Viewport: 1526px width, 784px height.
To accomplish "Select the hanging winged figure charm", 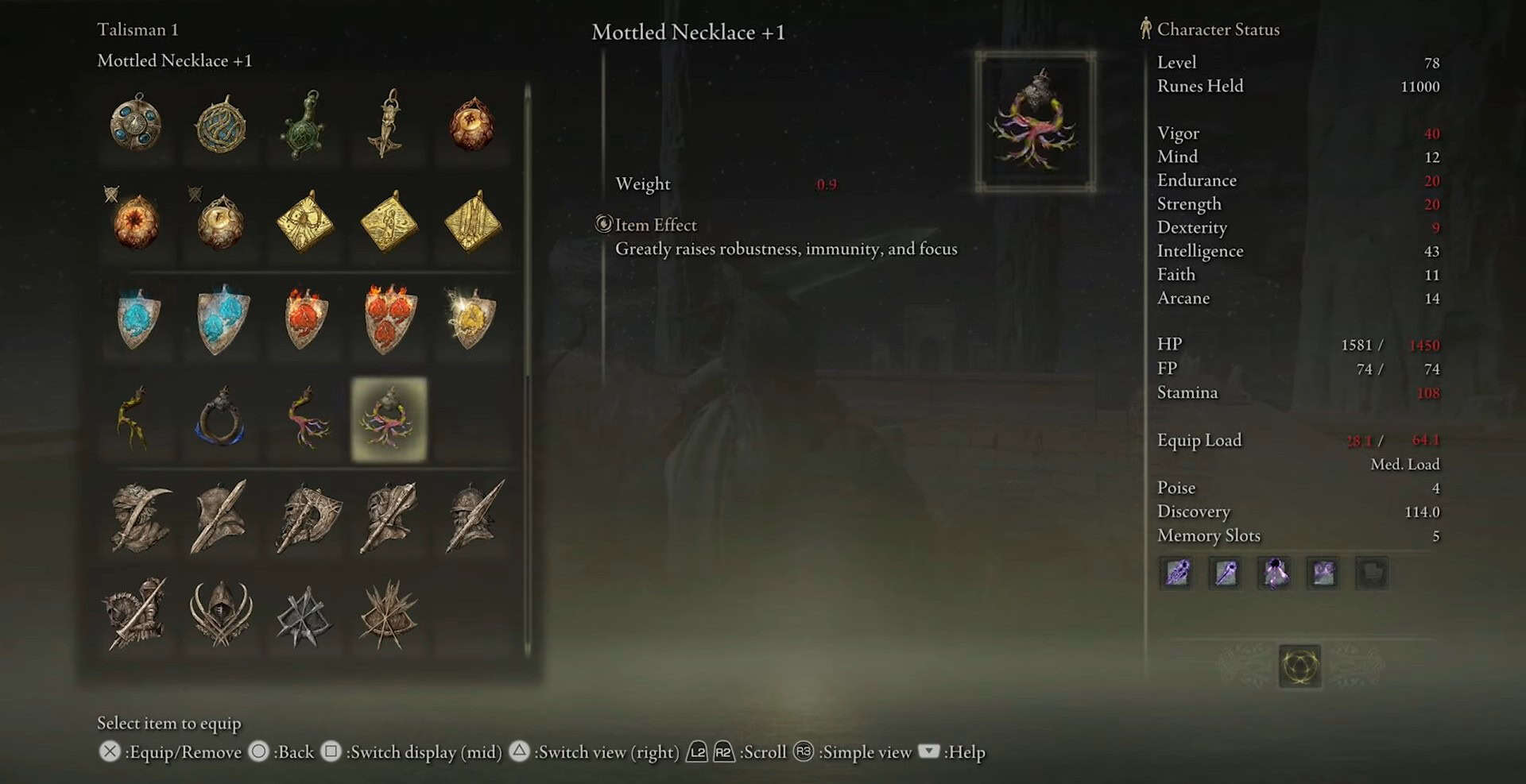I will tap(388, 124).
